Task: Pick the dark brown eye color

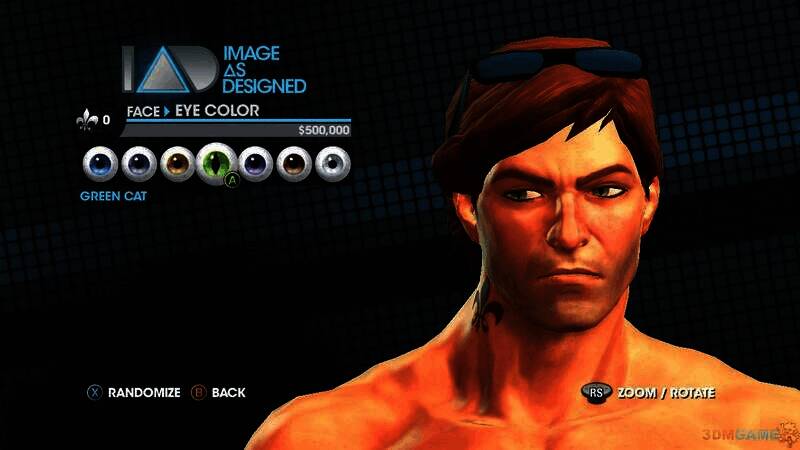Action: 294,163
